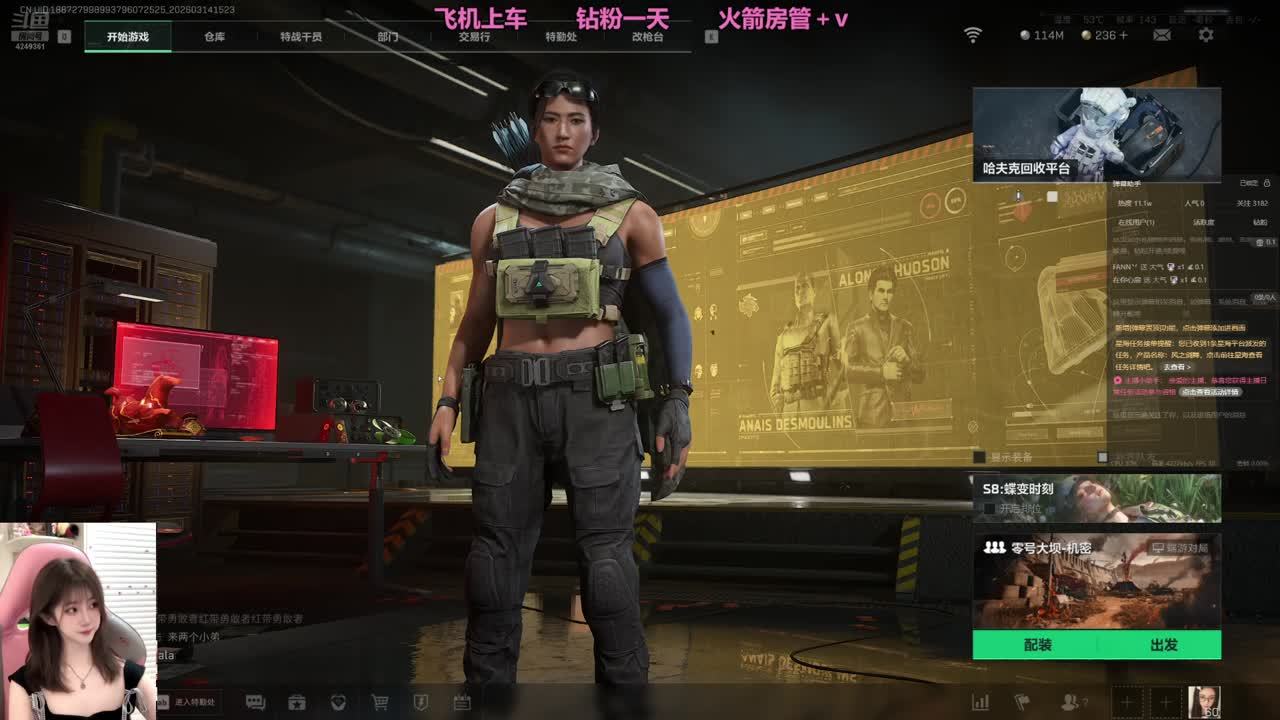Select the 开始游戏 tab
Screen dimensions: 1280x720
(128, 37)
